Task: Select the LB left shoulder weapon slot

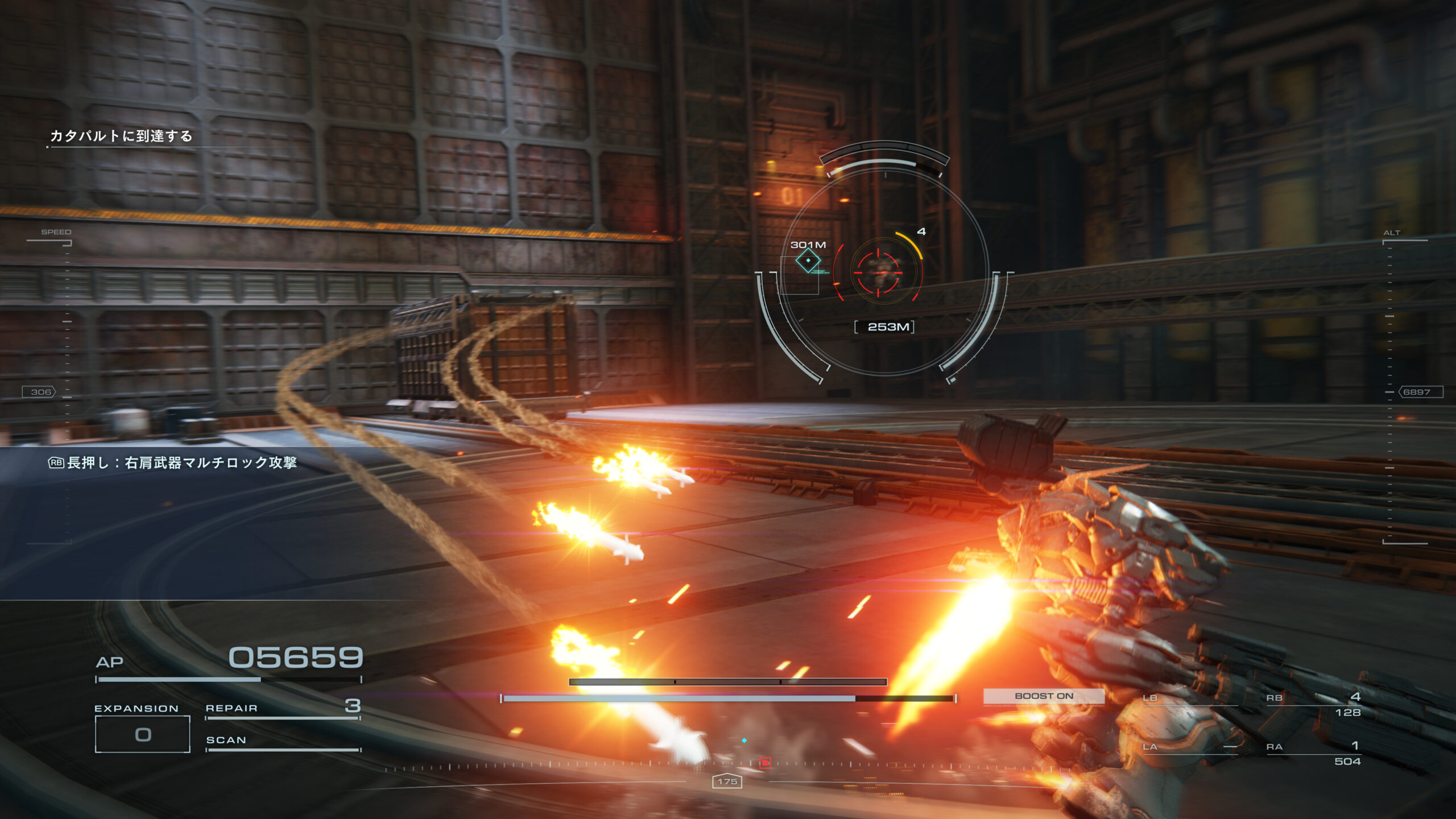Action: point(1189,698)
